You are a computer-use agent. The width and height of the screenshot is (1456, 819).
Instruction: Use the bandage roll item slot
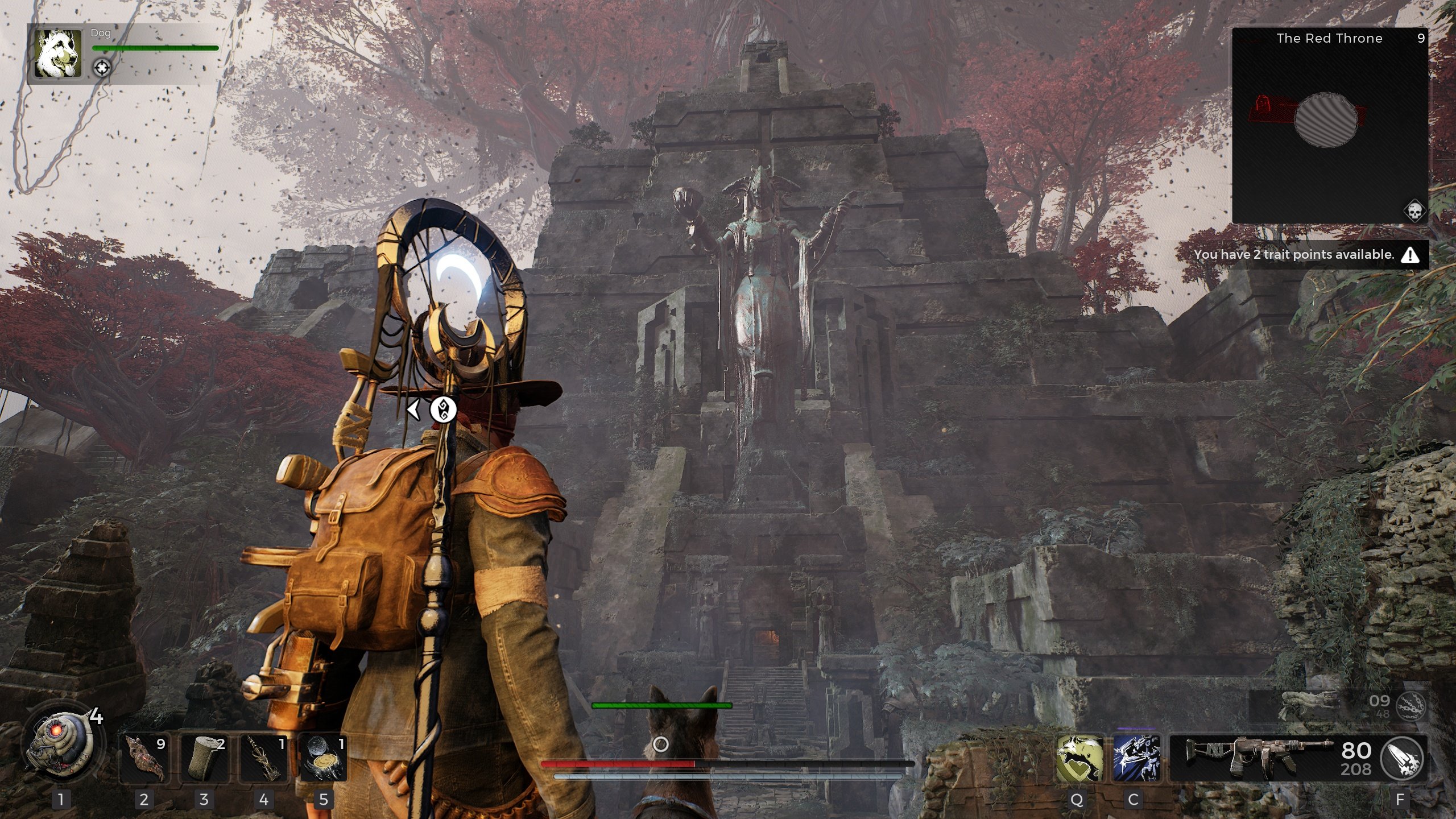point(204,758)
